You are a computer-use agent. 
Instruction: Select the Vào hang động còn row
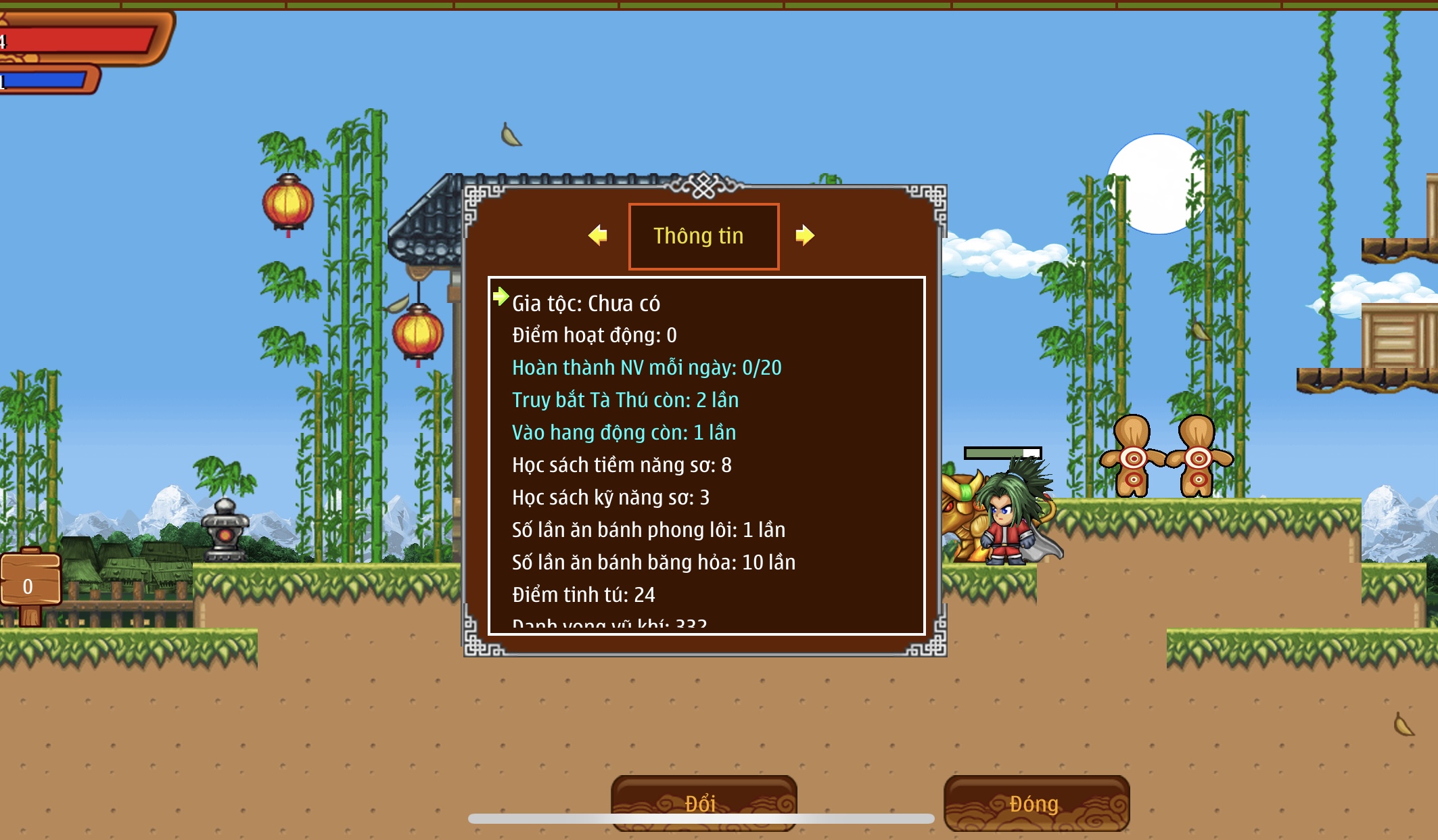point(624,433)
